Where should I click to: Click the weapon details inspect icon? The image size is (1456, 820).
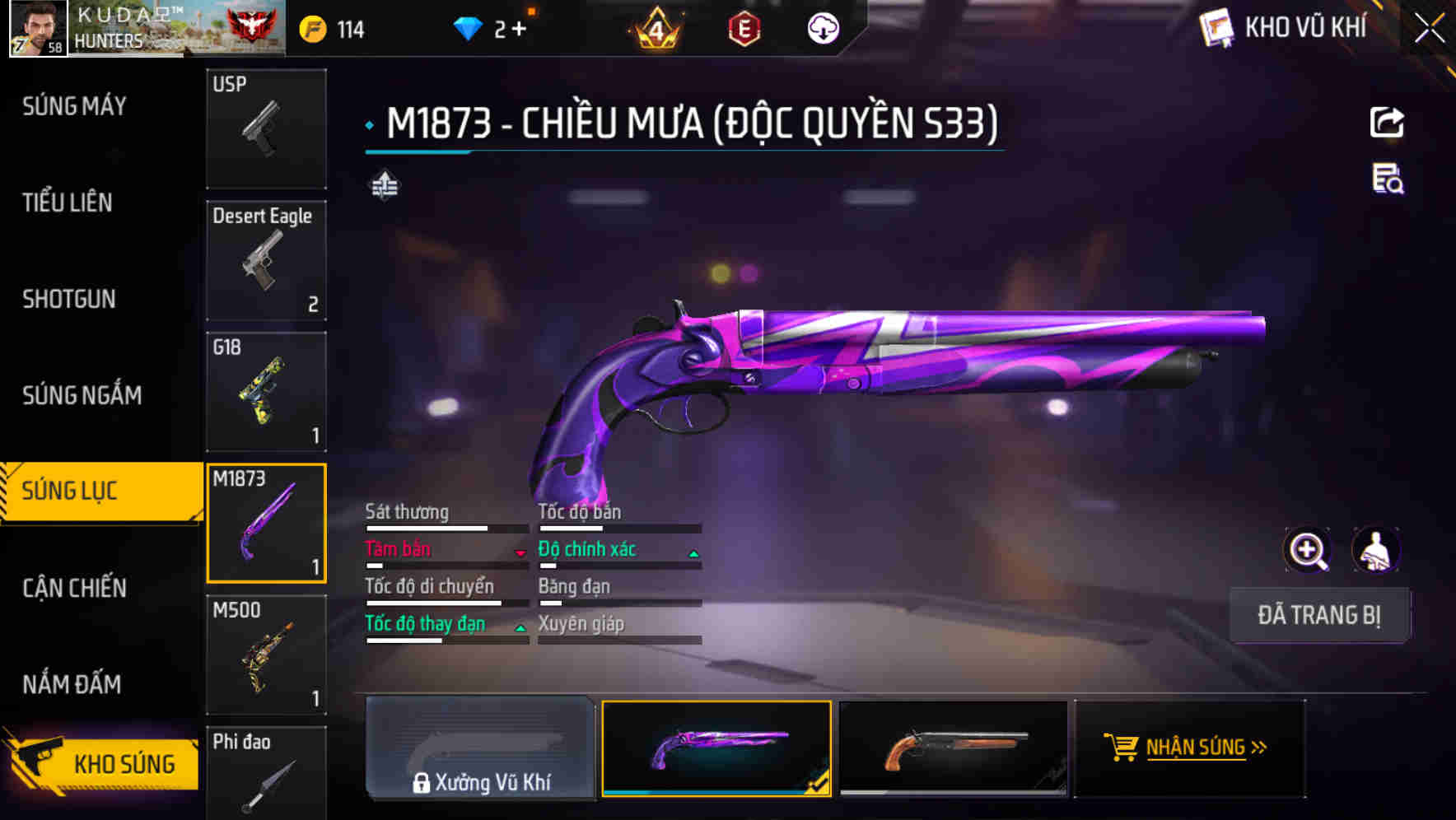[1388, 184]
